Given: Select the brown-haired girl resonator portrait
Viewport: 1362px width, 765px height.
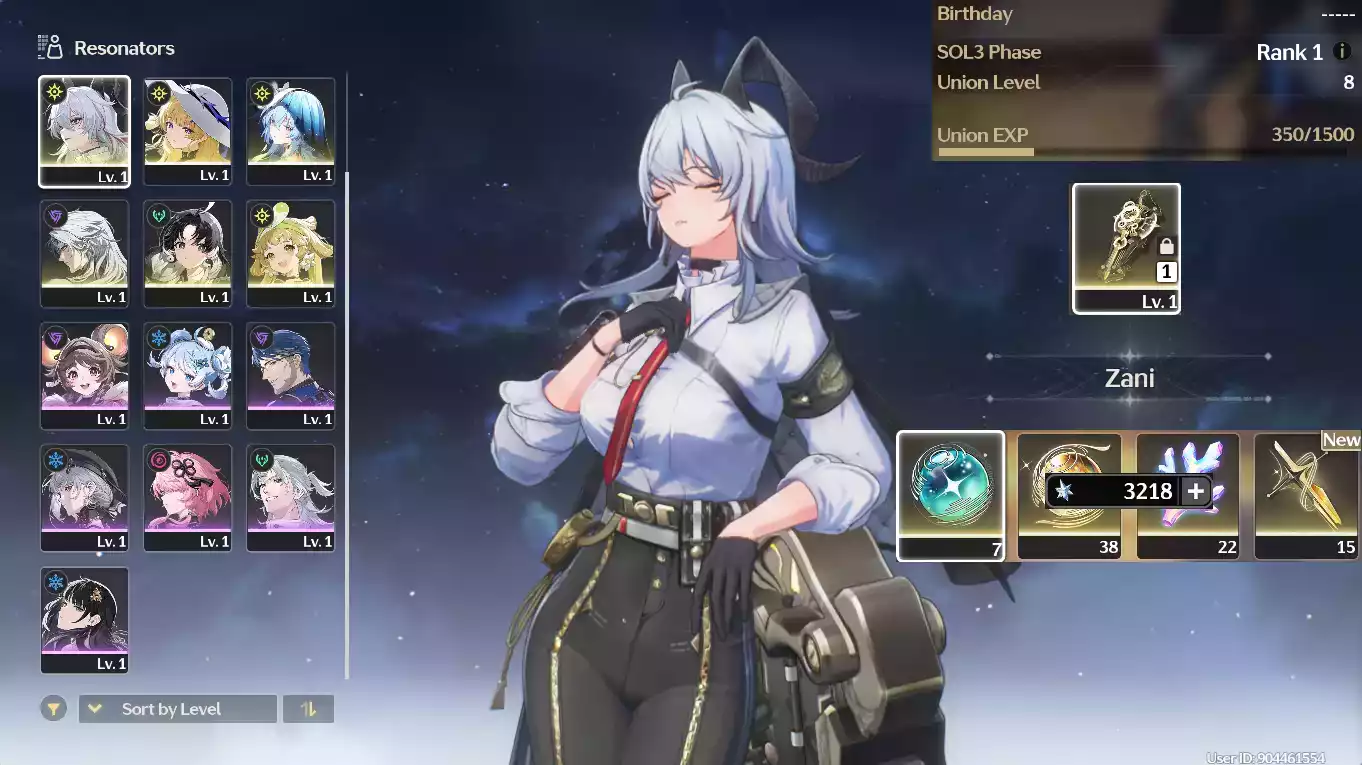Looking at the screenshot, I should pos(85,375).
